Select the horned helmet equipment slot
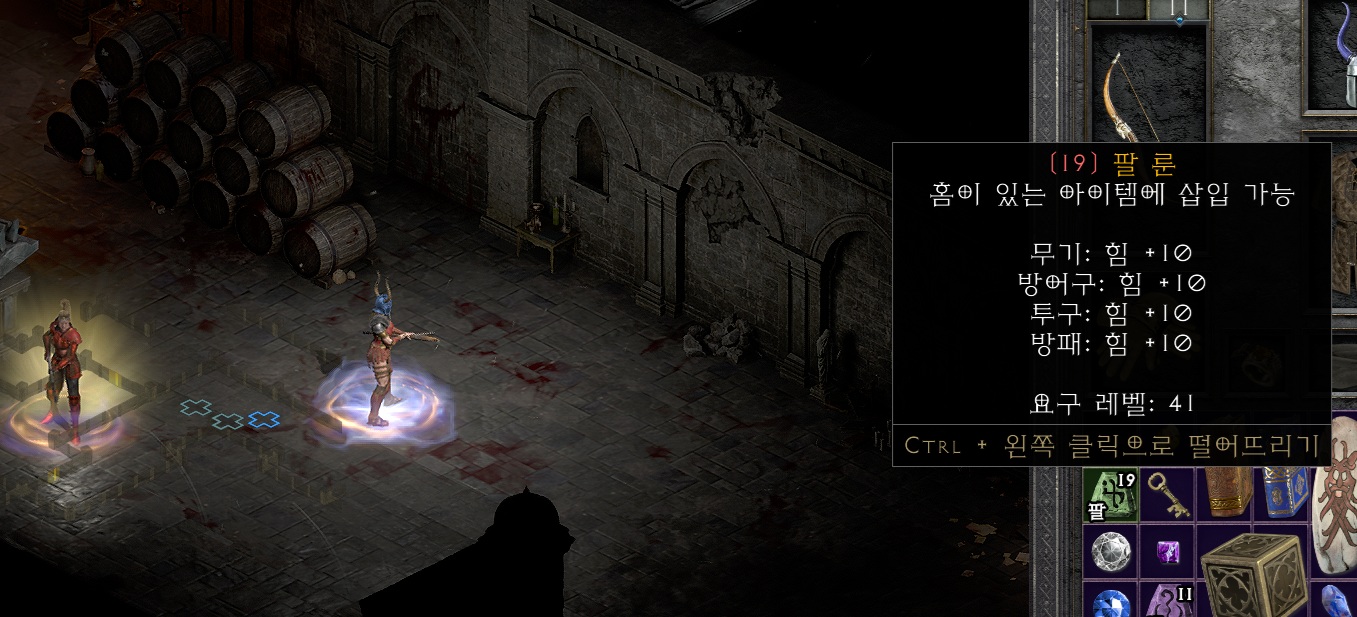The image size is (1357, 617). tap(1341, 70)
